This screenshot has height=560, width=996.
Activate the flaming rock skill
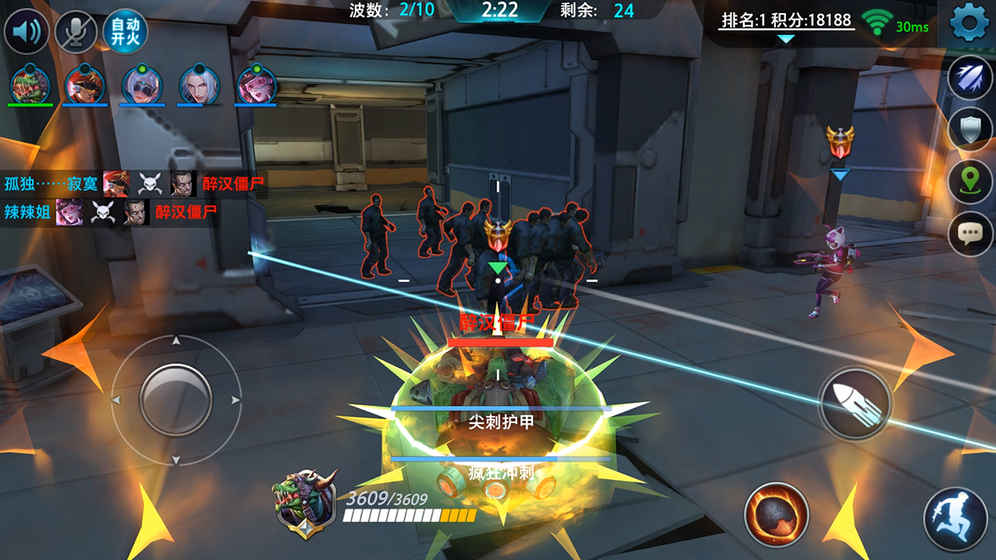[x=776, y=514]
